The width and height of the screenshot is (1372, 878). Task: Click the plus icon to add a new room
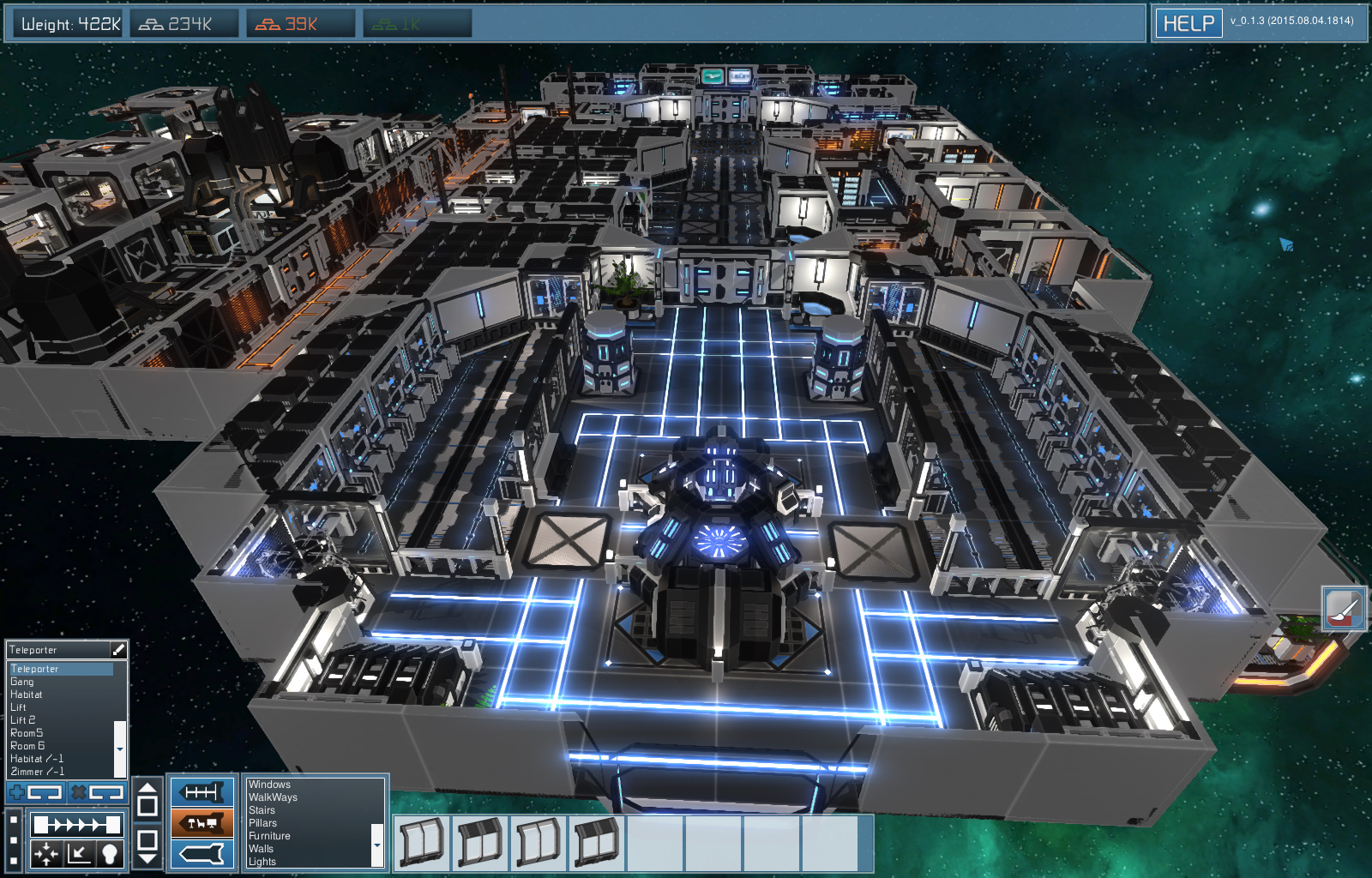click(16, 791)
